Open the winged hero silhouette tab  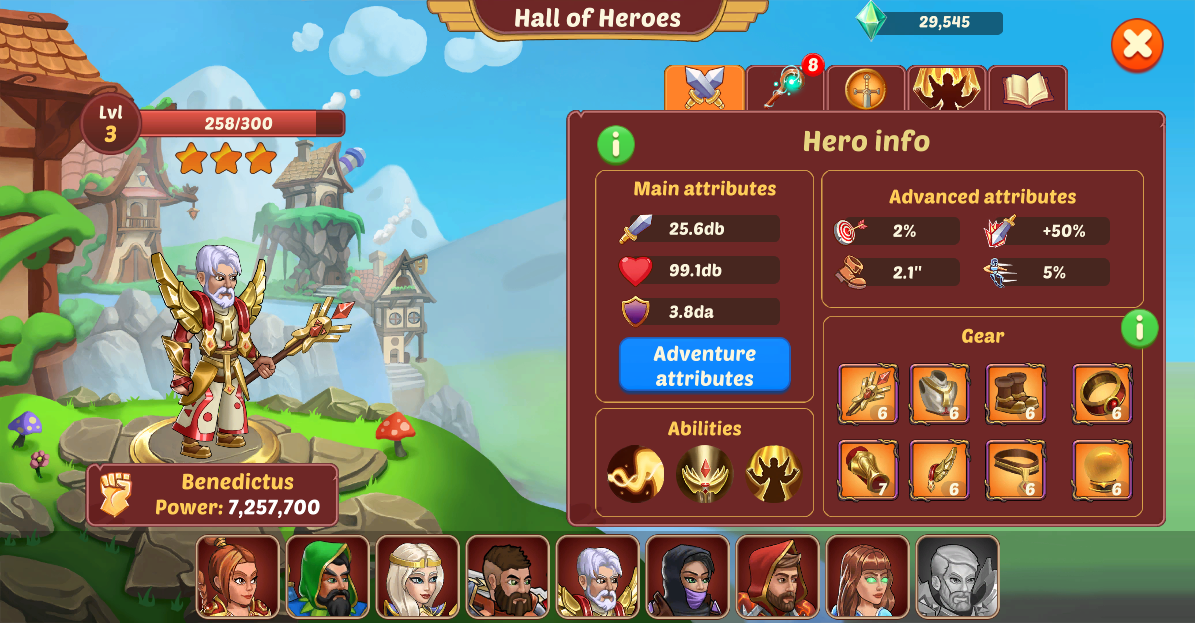[946, 89]
